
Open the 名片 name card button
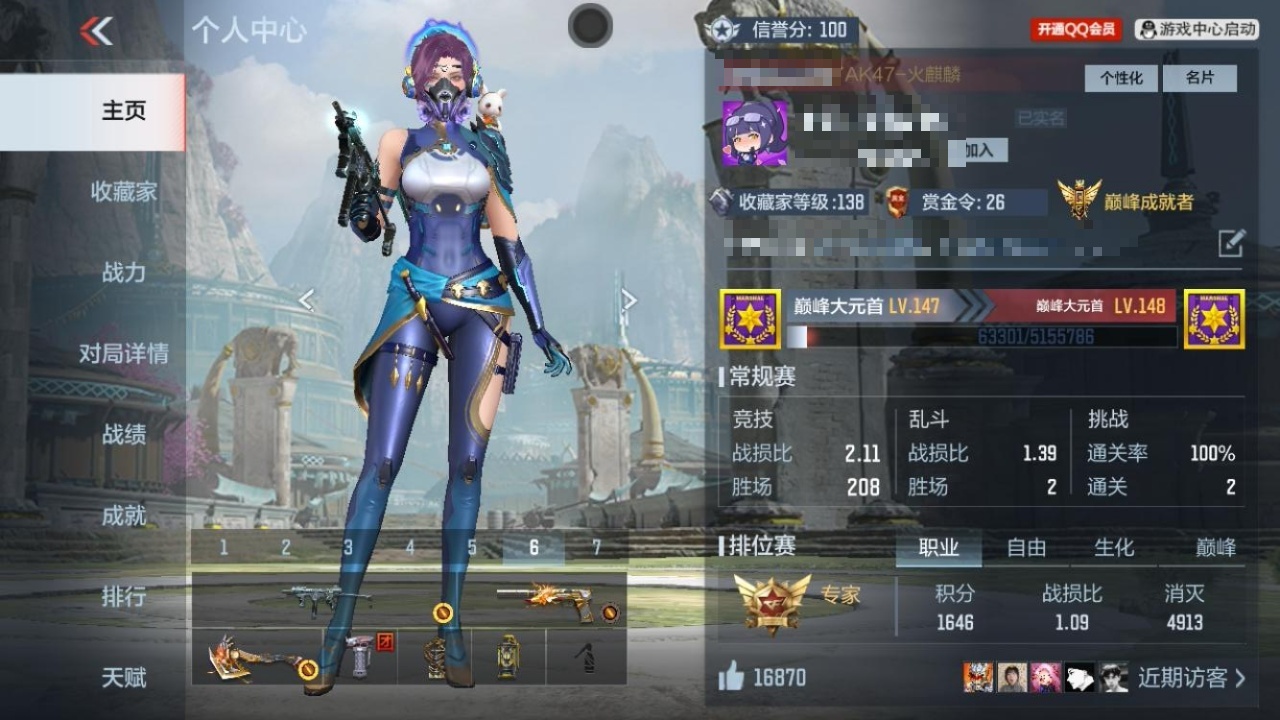point(1199,78)
